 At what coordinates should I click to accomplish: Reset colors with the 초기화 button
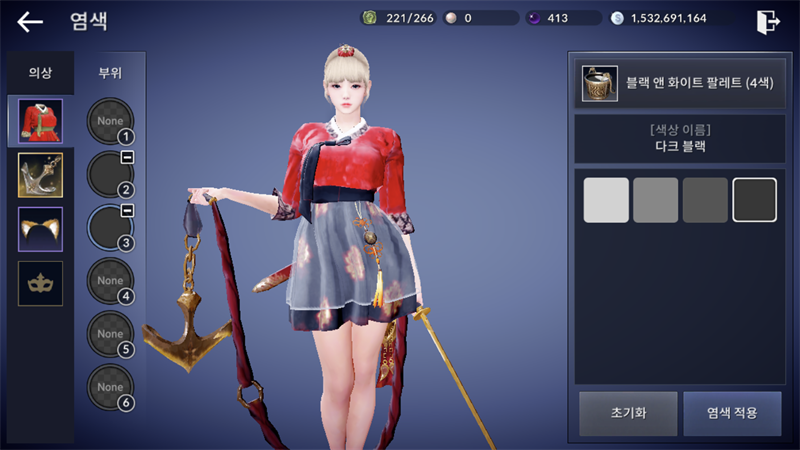(627, 413)
